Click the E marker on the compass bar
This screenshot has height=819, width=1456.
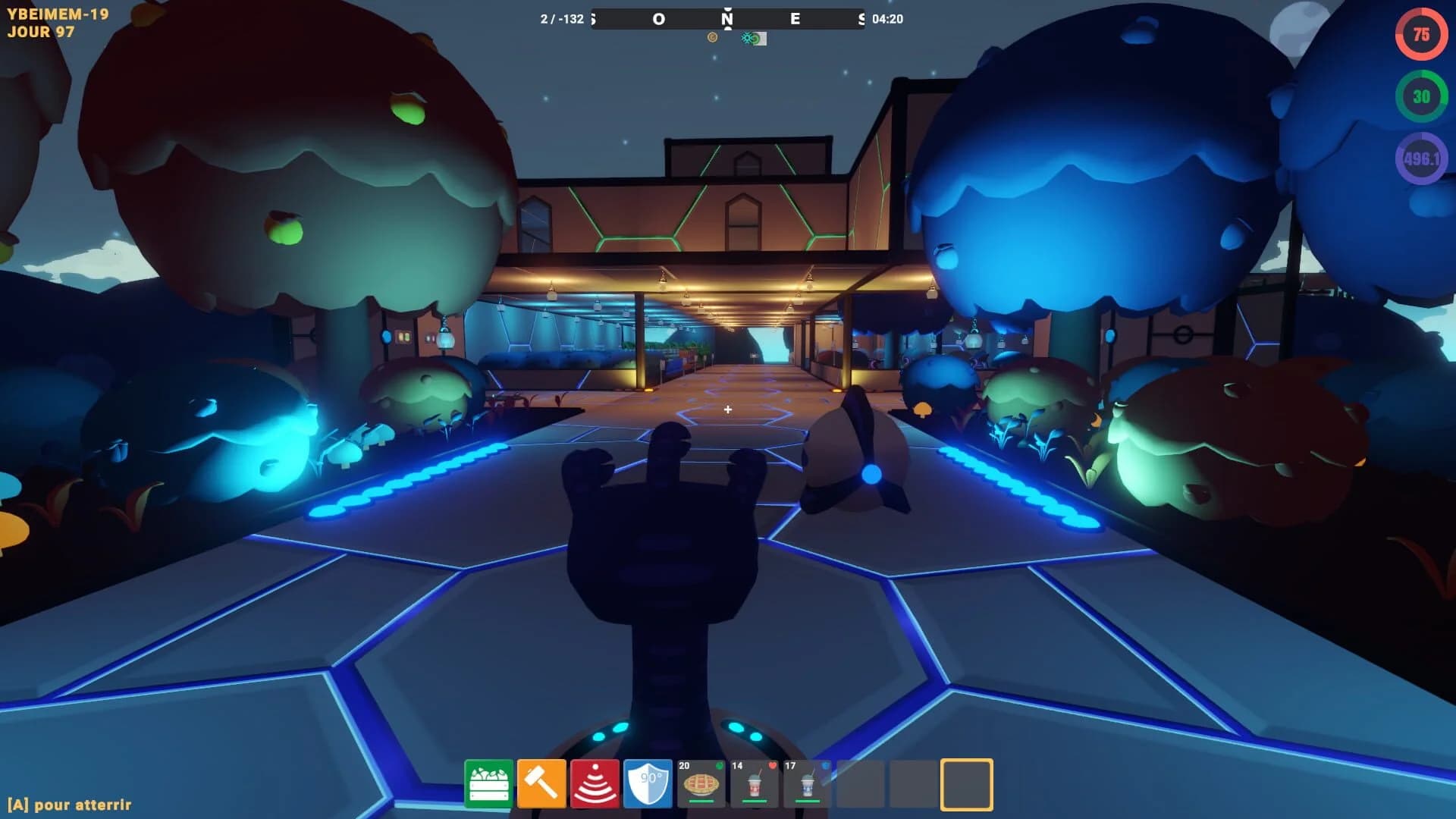(x=794, y=19)
